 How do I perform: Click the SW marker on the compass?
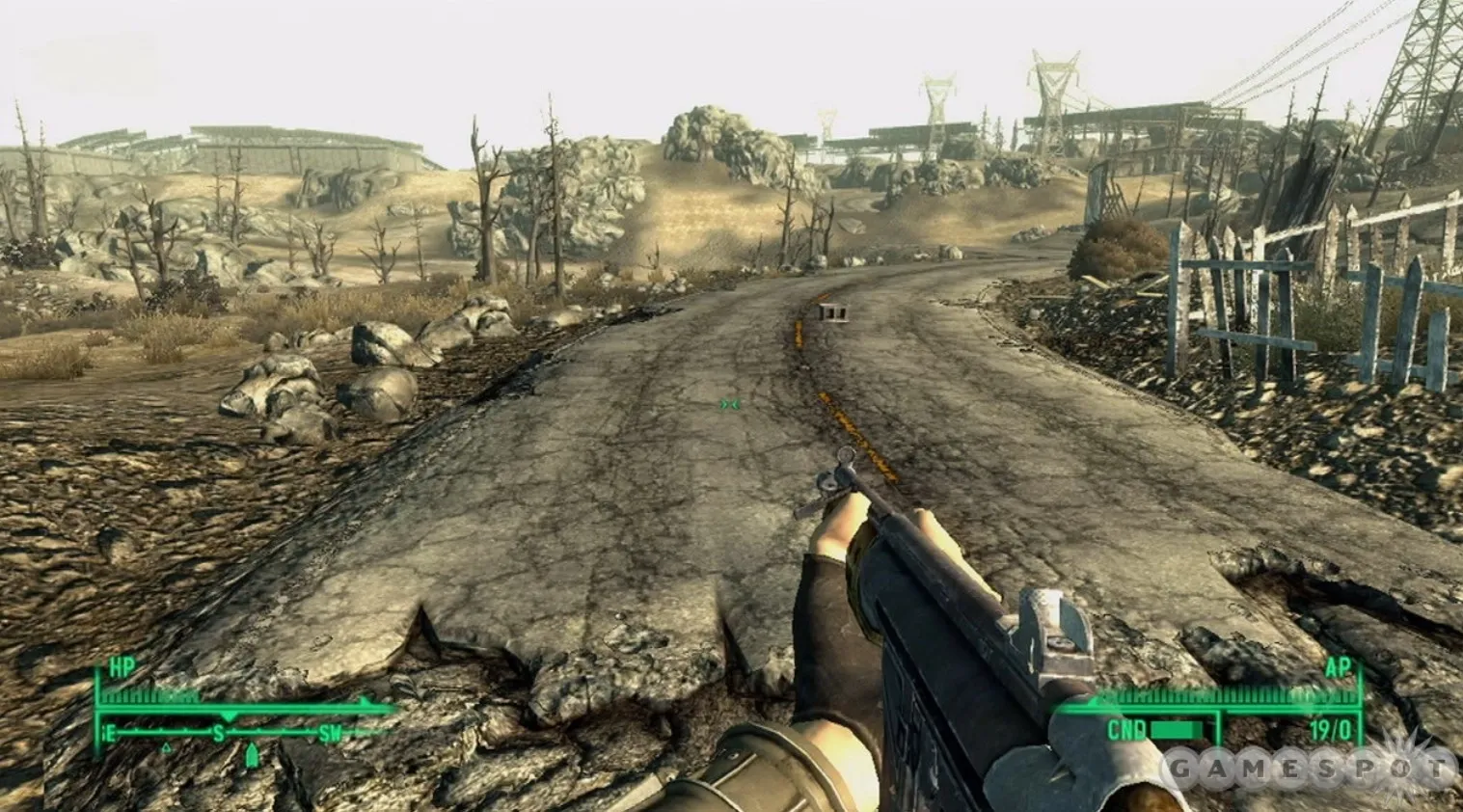(330, 730)
